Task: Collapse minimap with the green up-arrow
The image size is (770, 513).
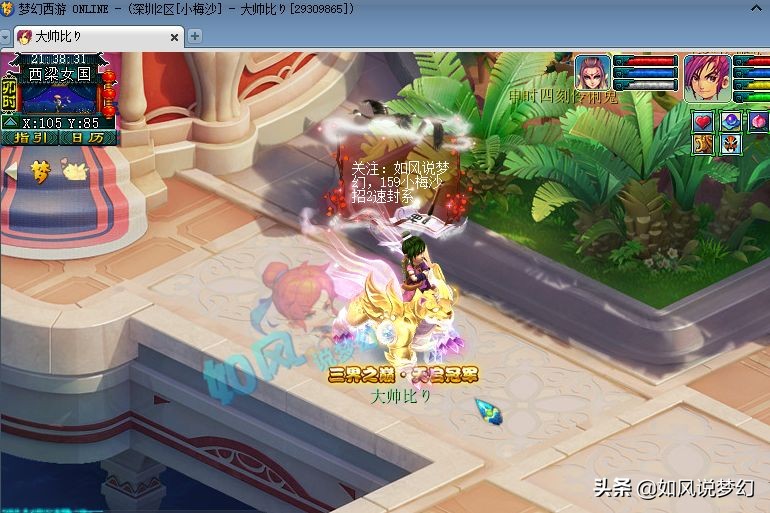Action: [x=9, y=123]
